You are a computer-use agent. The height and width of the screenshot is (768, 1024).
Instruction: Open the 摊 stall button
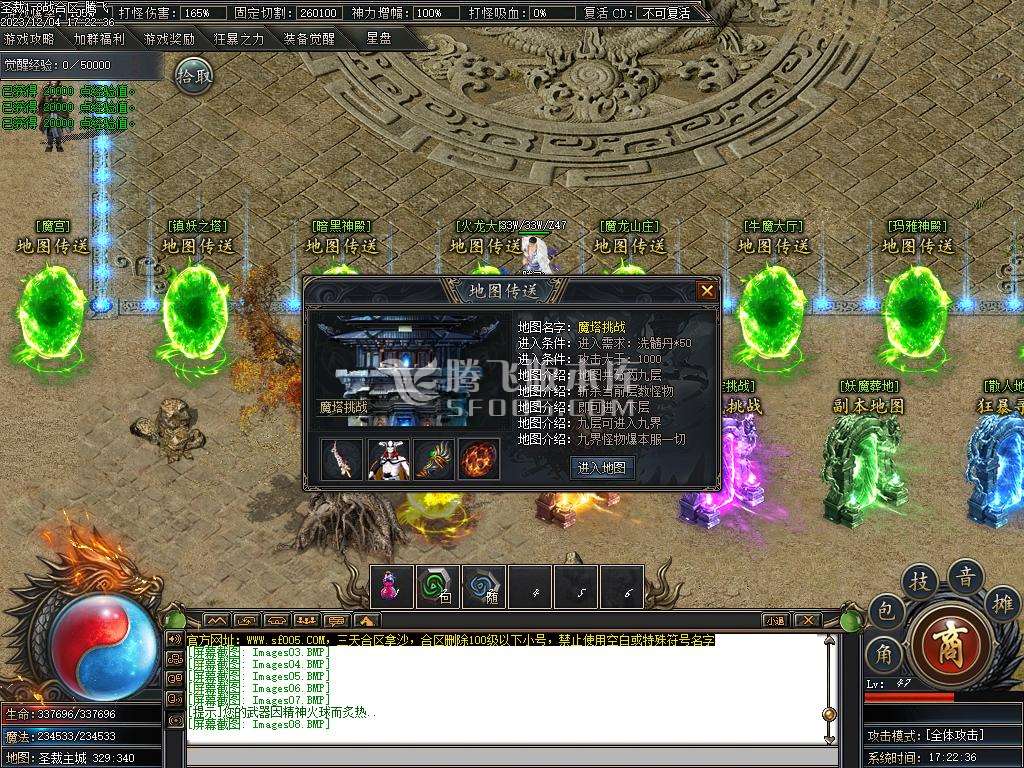click(x=1002, y=603)
